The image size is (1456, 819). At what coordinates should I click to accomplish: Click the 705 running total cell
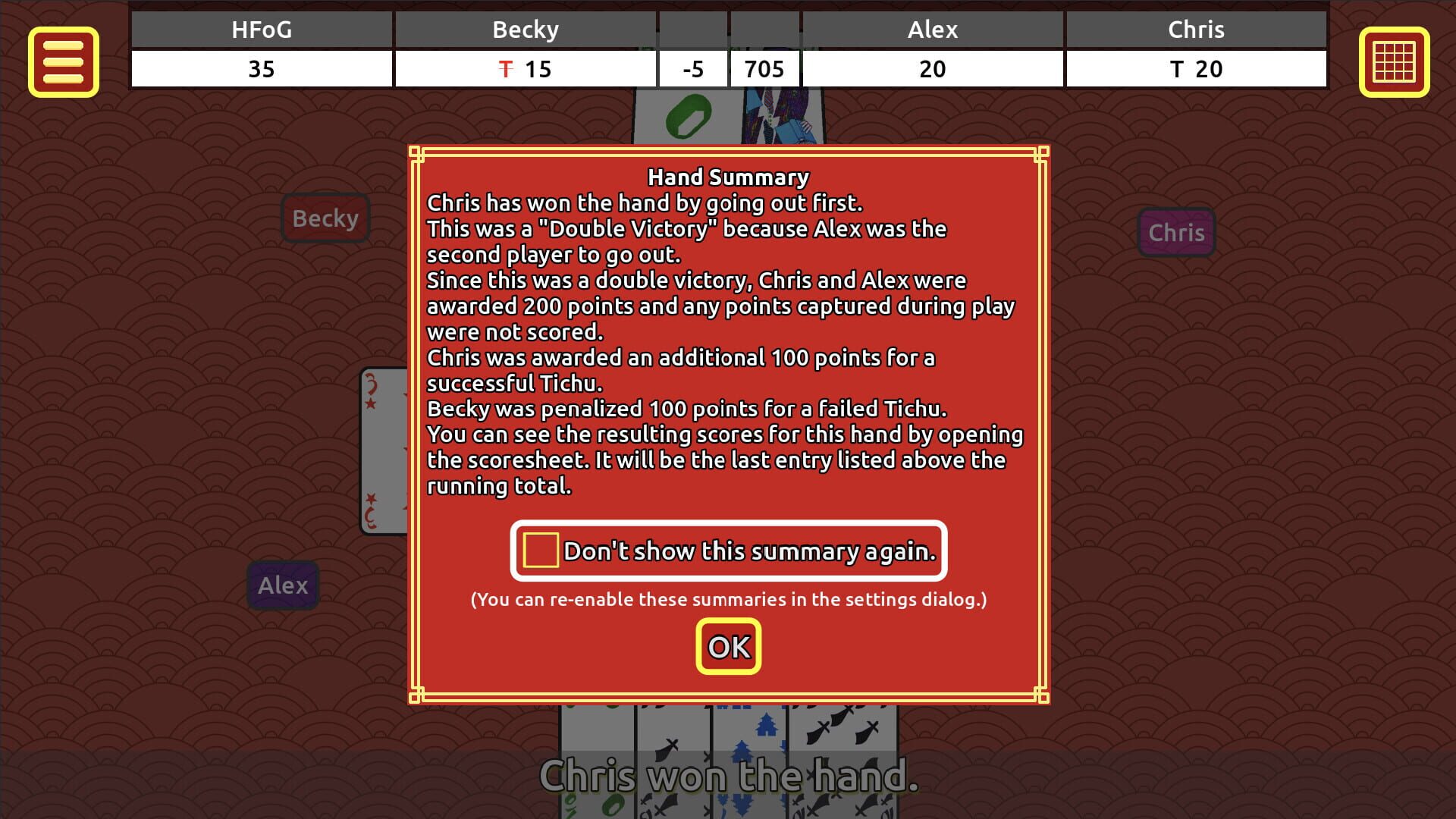764,69
